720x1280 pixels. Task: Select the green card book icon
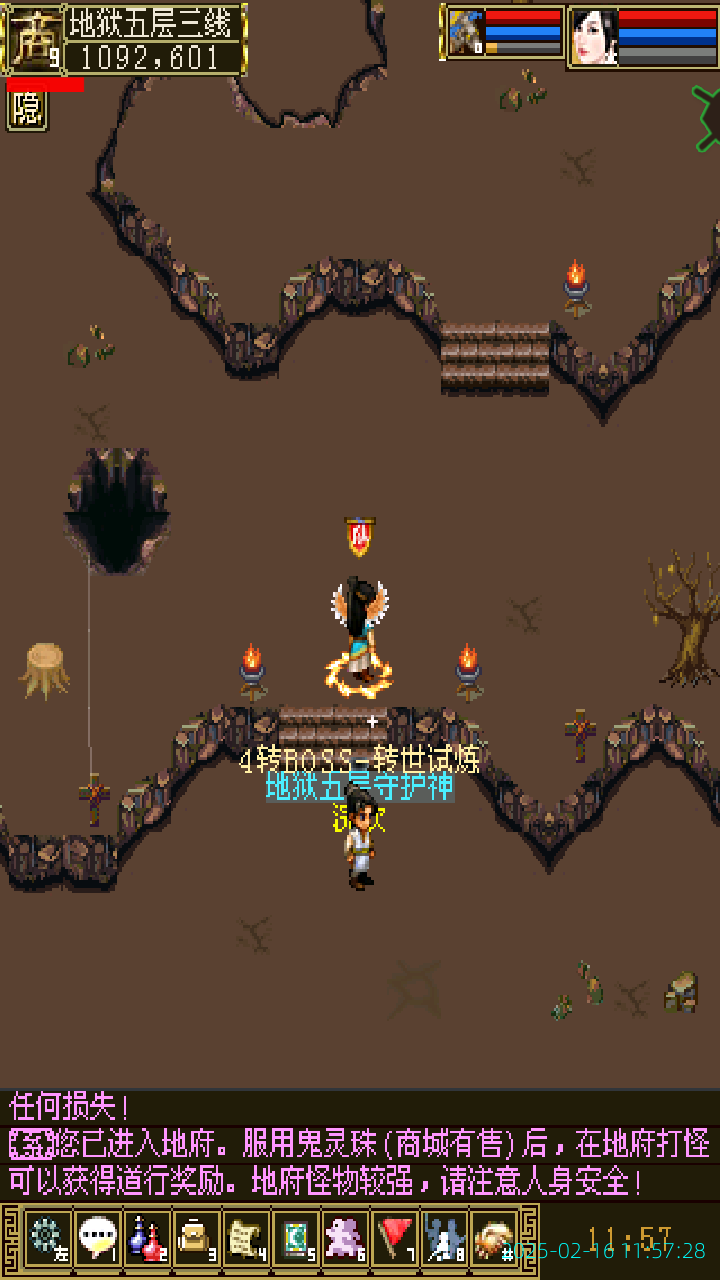[296, 1239]
